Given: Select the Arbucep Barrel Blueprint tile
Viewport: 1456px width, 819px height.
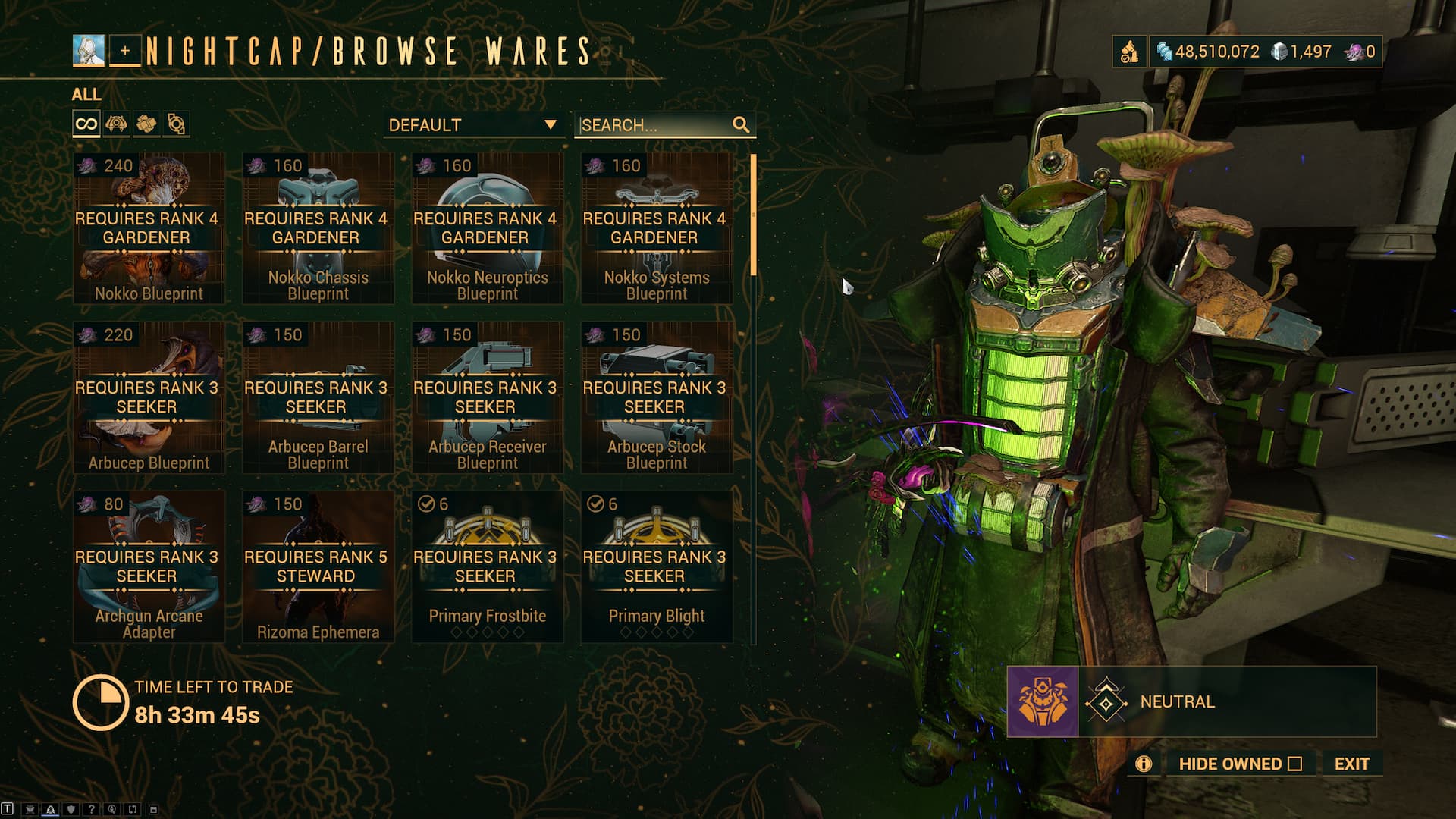Looking at the screenshot, I should coord(318,397).
